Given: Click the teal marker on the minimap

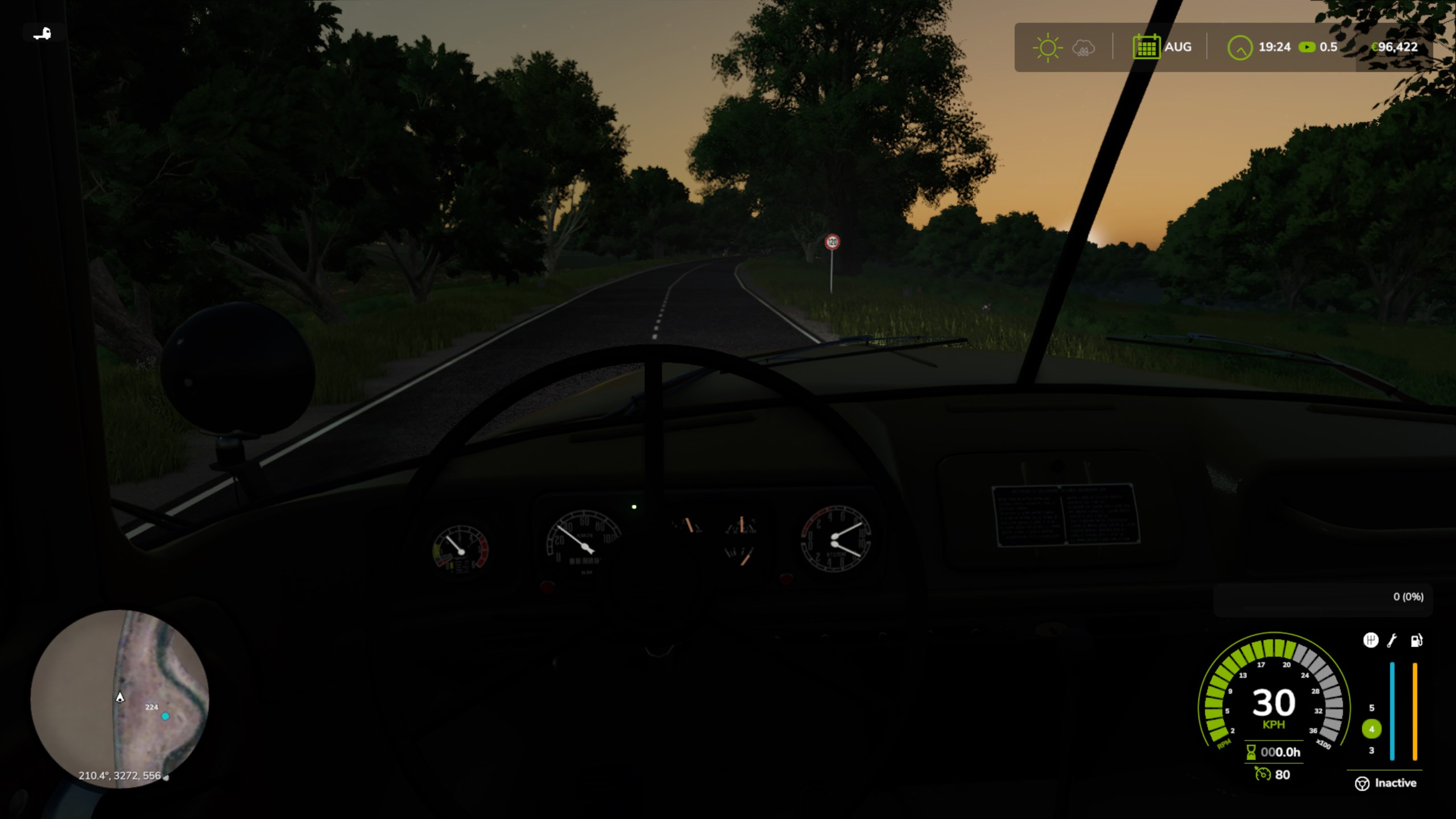Looking at the screenshot, I should coord(165,717).
